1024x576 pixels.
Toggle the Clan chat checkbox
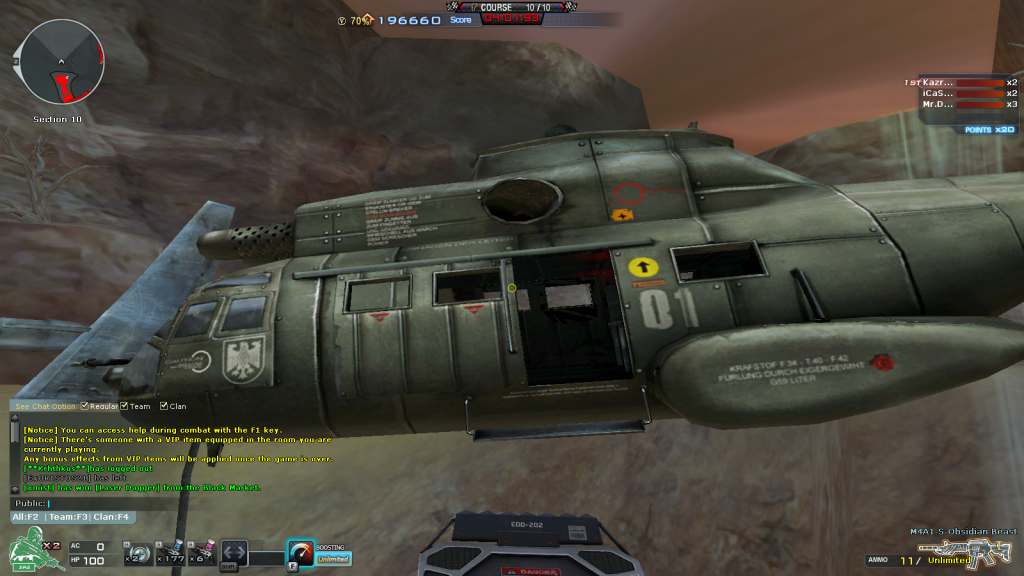click(x=163, y=406)
